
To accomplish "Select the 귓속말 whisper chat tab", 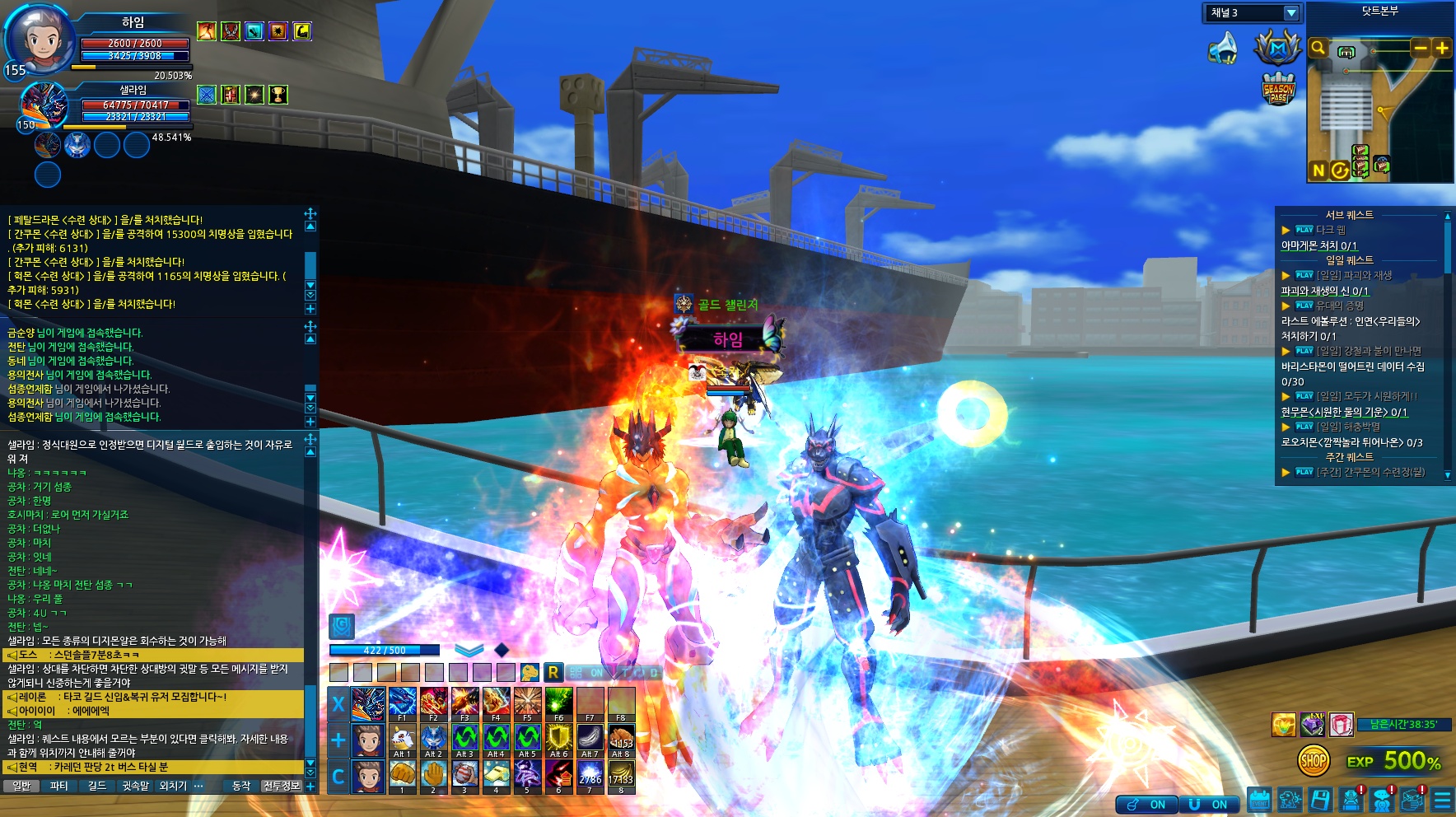I will (x=136, y=787).
